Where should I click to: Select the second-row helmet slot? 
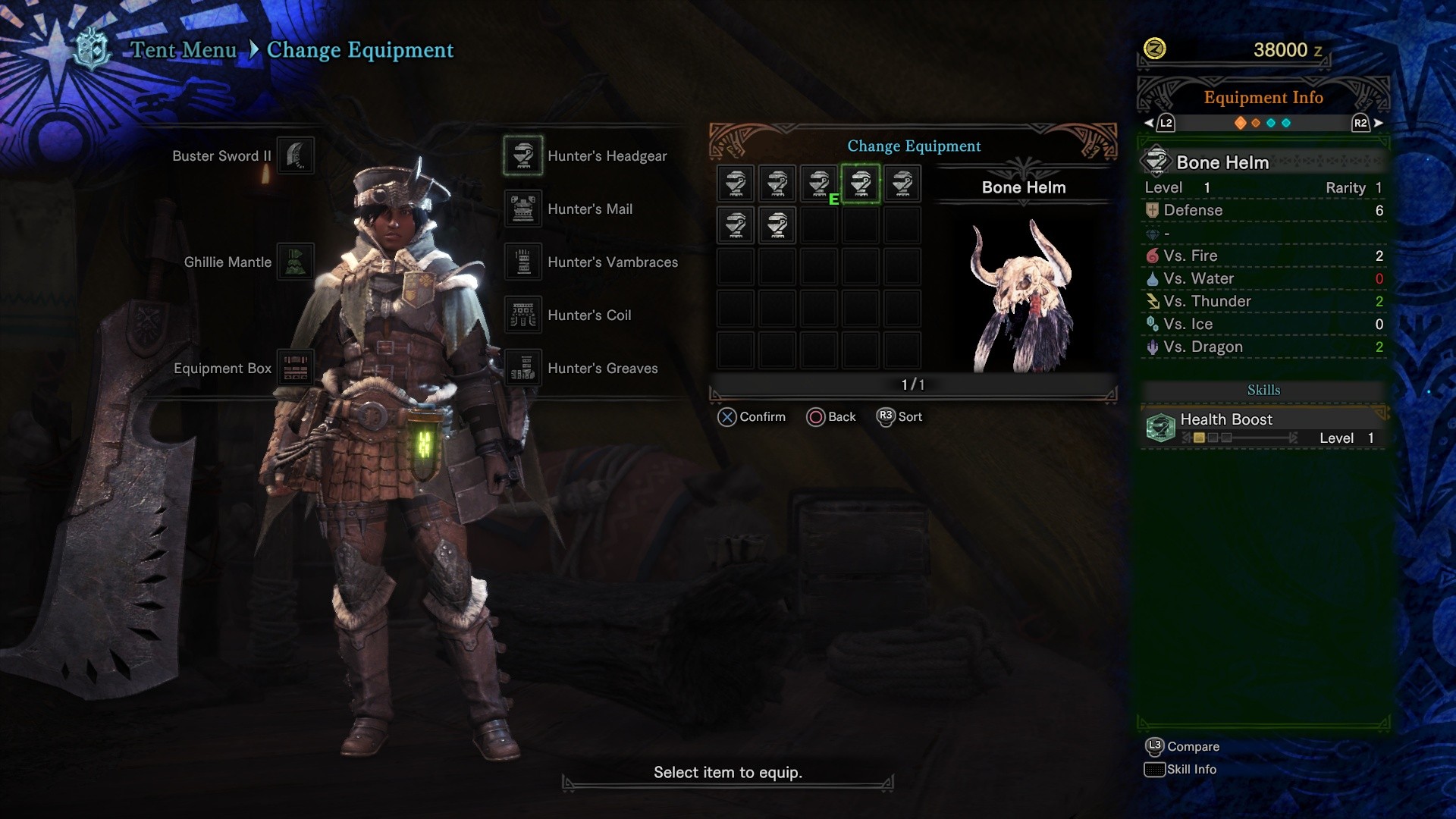pyautogui.click(x=735, y=224)
